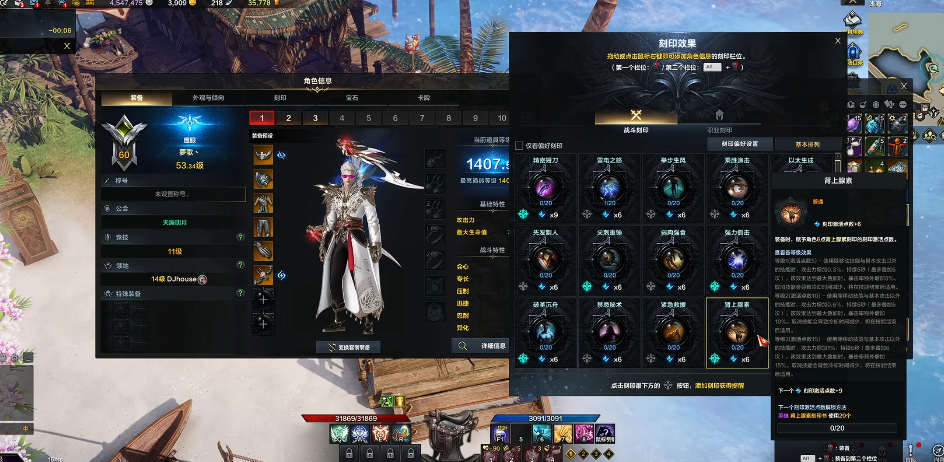This screenshot has height=462, width=944.
Task: Pick the 紧急救援 engraving icon
Action: pos(672,331)
